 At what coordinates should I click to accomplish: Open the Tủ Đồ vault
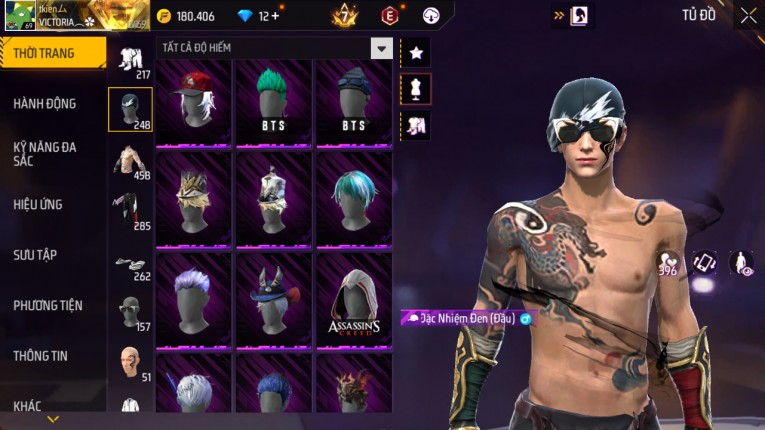pos(698,15)
